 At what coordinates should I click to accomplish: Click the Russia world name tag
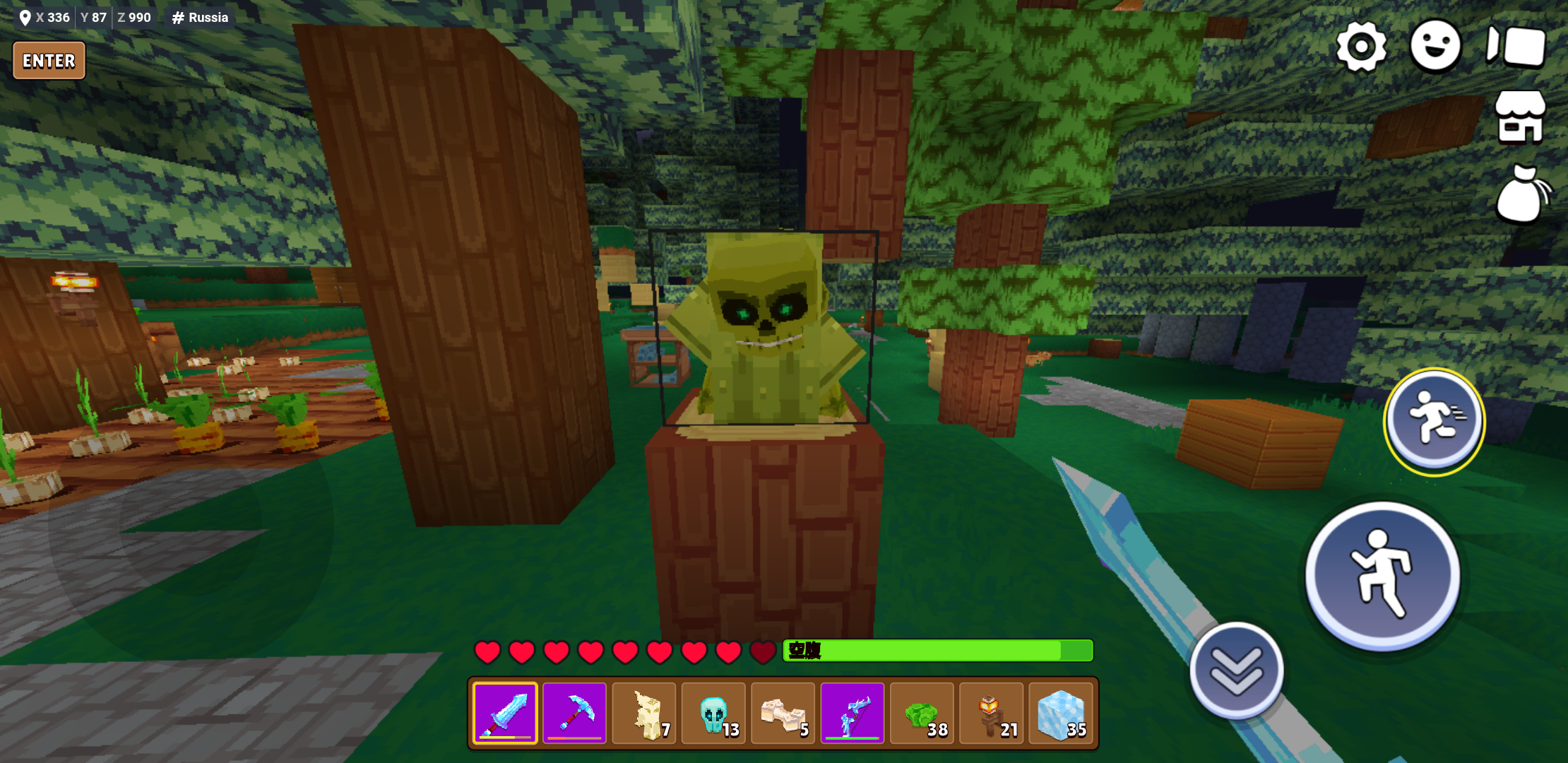point(201,18)
